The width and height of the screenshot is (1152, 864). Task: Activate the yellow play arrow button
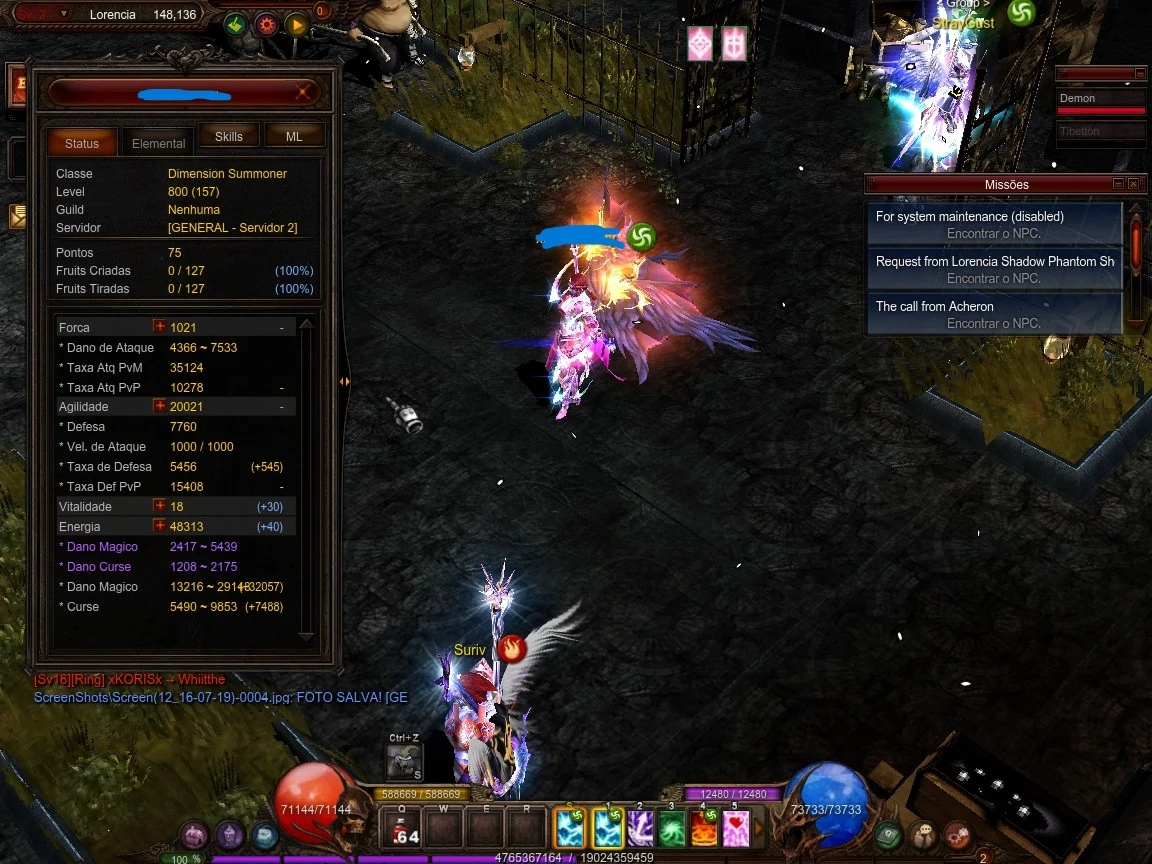coord(296,25)
